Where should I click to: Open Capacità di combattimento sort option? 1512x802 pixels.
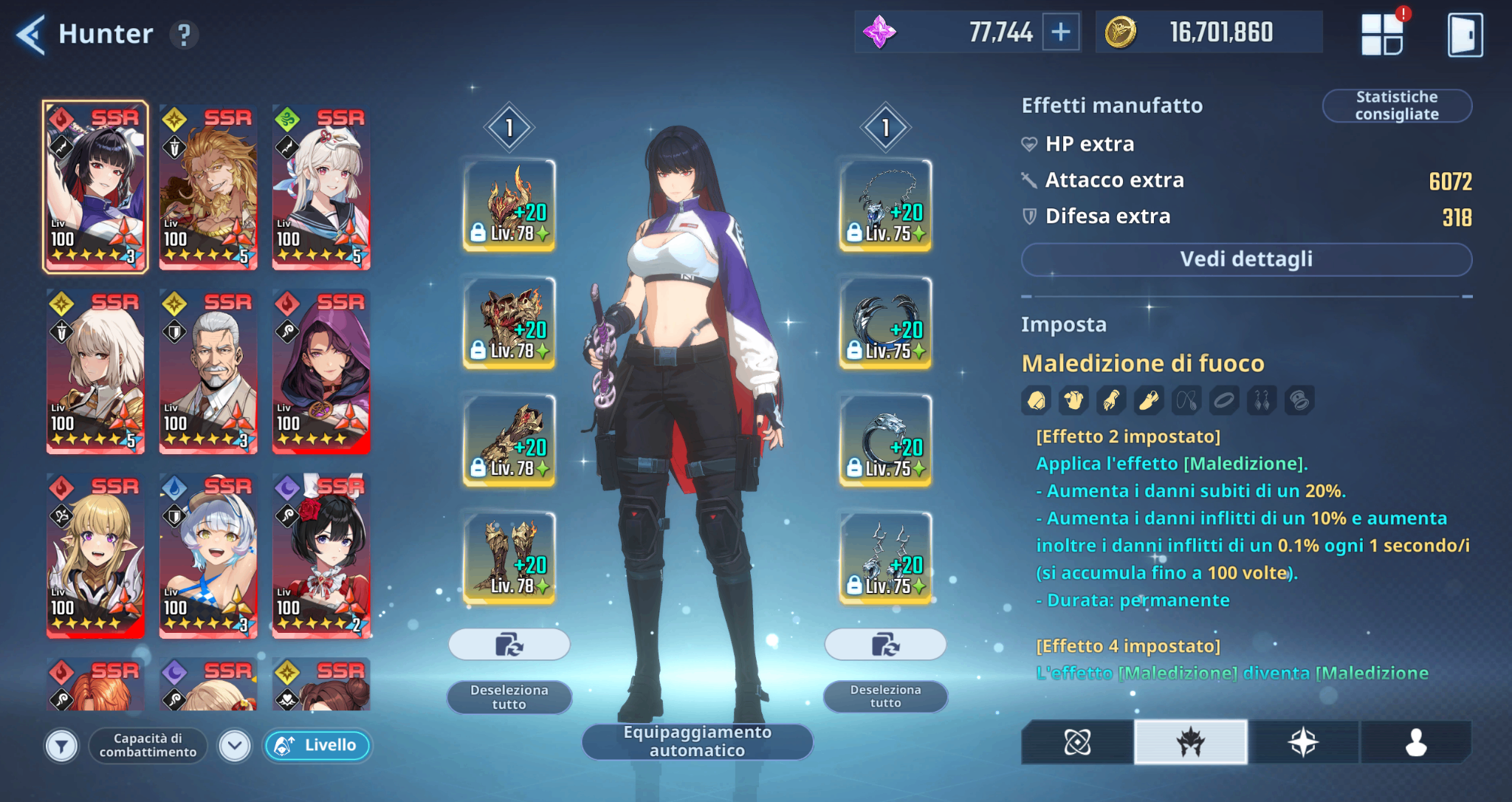pos(148,746)
